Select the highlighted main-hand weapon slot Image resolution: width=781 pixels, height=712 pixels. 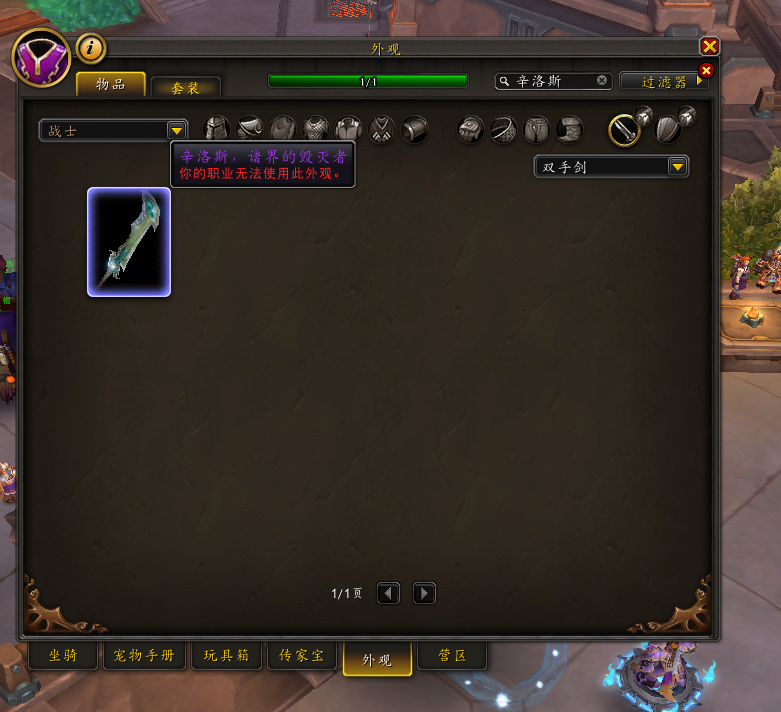625,129
